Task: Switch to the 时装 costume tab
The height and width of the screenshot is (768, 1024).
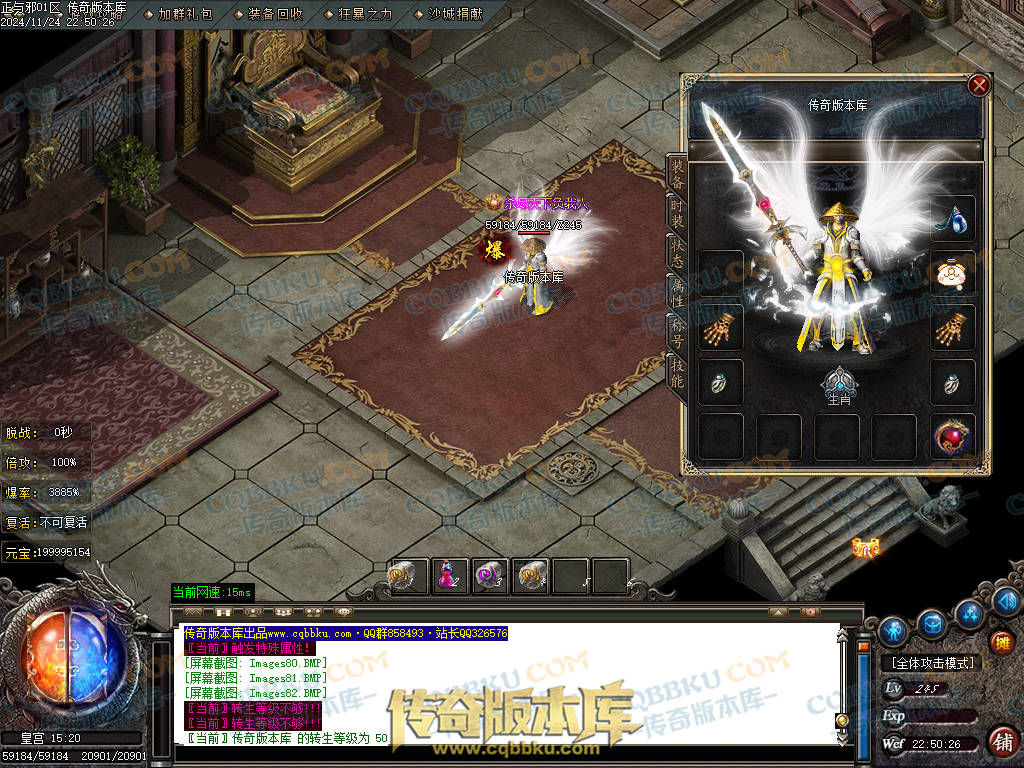Action: (677, 214)
